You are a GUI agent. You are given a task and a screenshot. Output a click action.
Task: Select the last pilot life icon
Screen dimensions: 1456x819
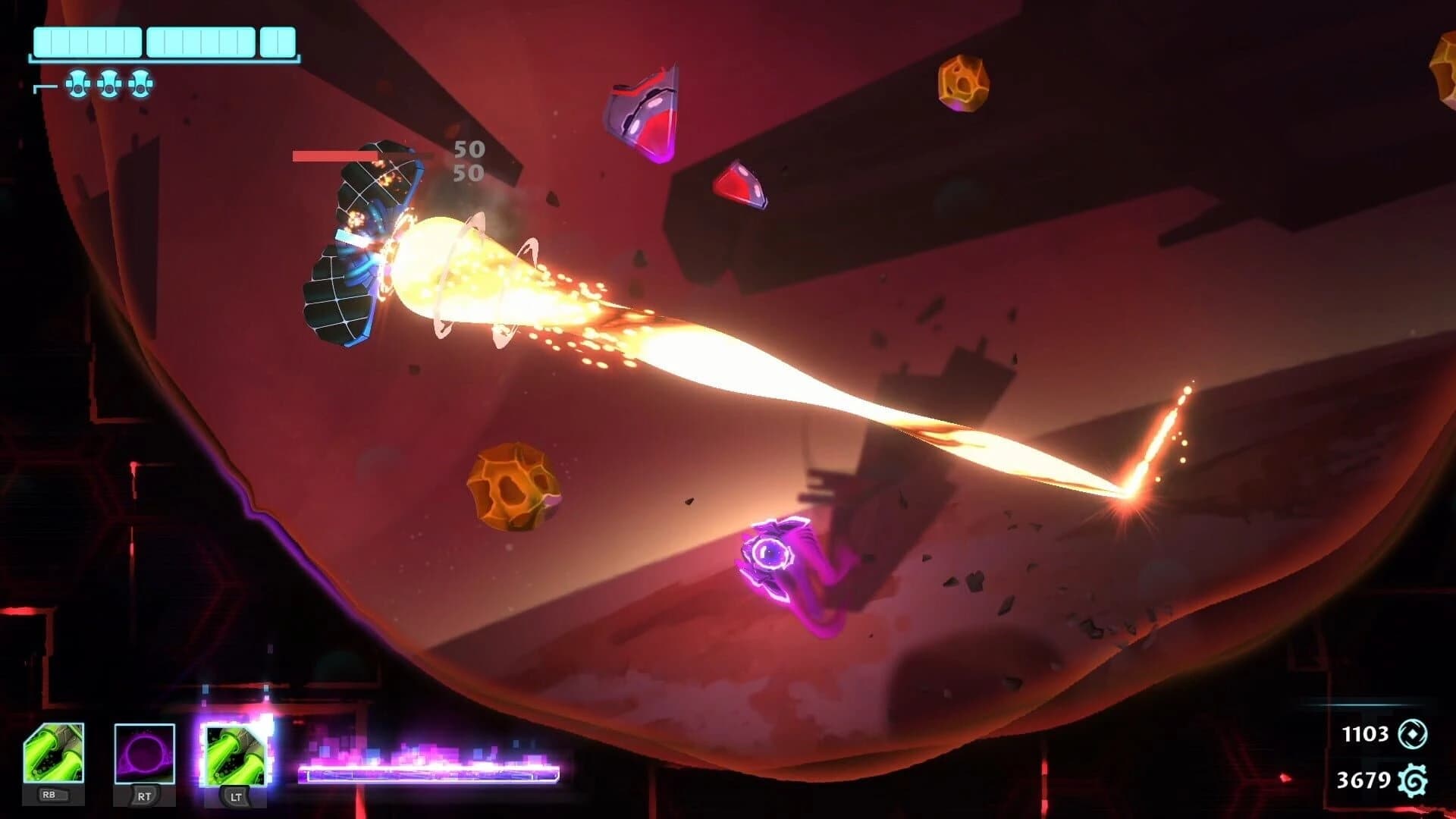click(x=140, y=83)
